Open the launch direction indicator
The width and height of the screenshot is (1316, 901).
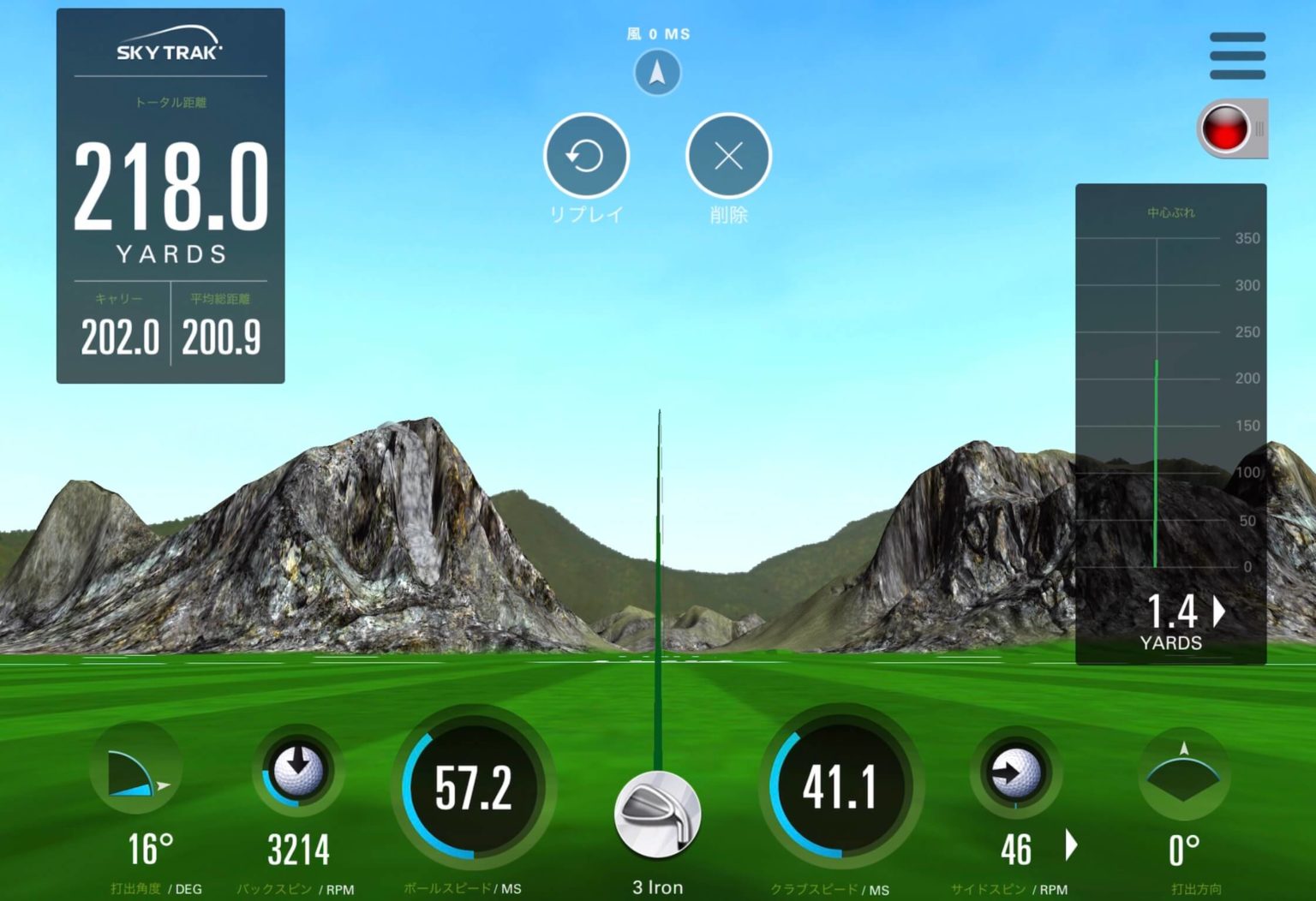coord(1184,772)
